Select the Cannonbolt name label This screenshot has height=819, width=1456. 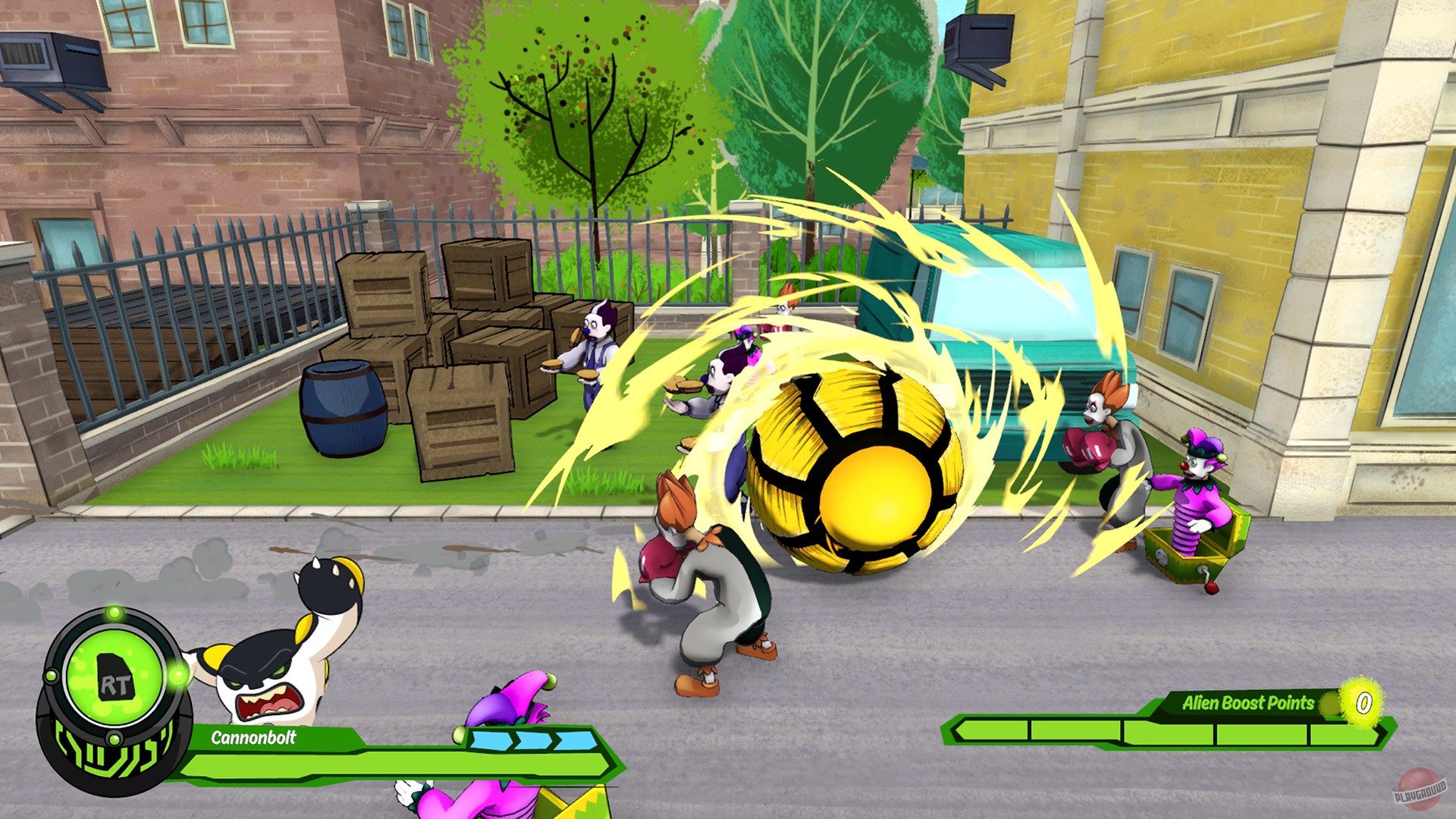click(253, 737)
